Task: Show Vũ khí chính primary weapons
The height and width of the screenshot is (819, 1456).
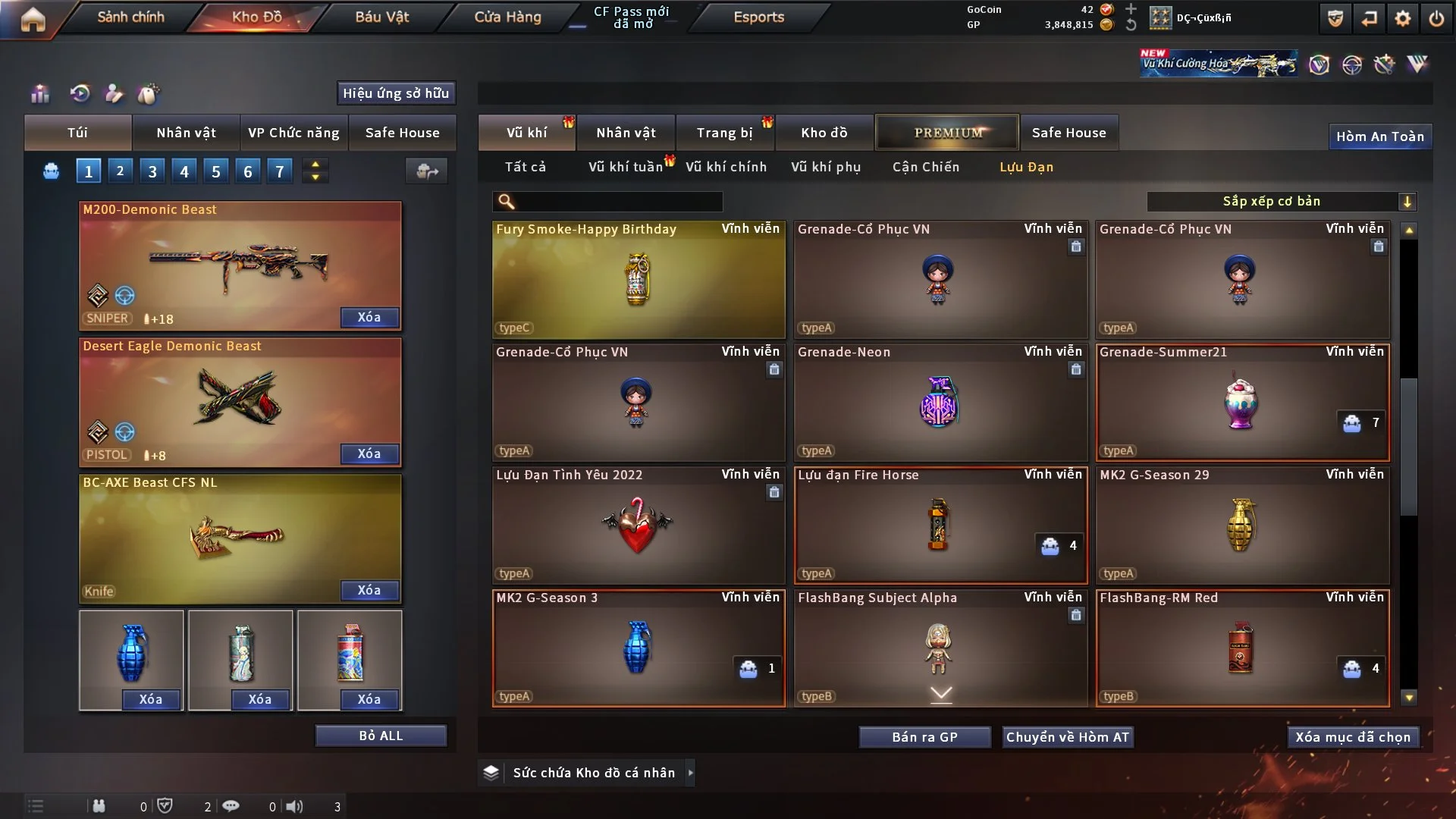Action: coord(726,167)
